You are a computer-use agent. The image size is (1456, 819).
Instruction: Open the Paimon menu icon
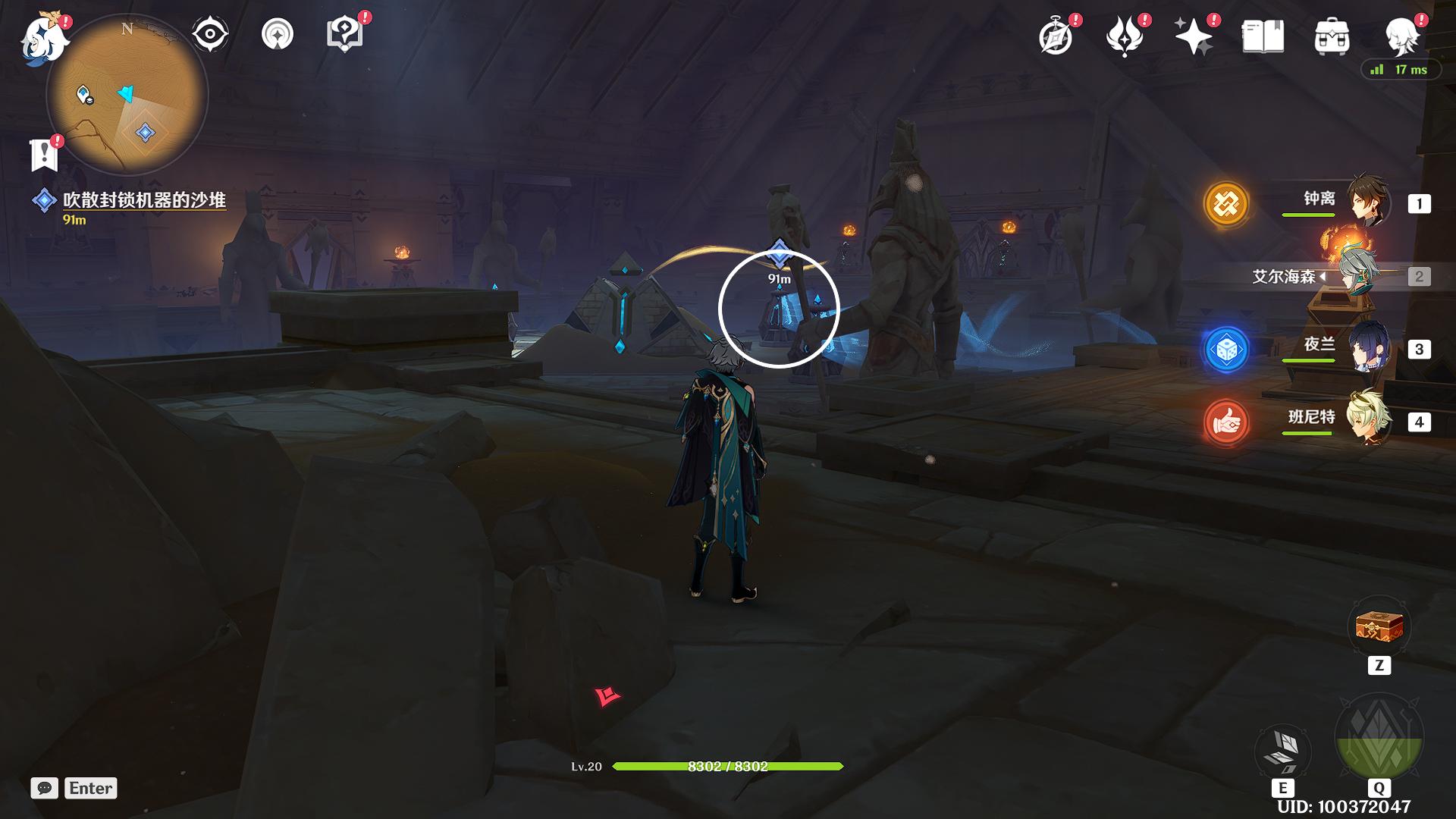pos(44,38)
